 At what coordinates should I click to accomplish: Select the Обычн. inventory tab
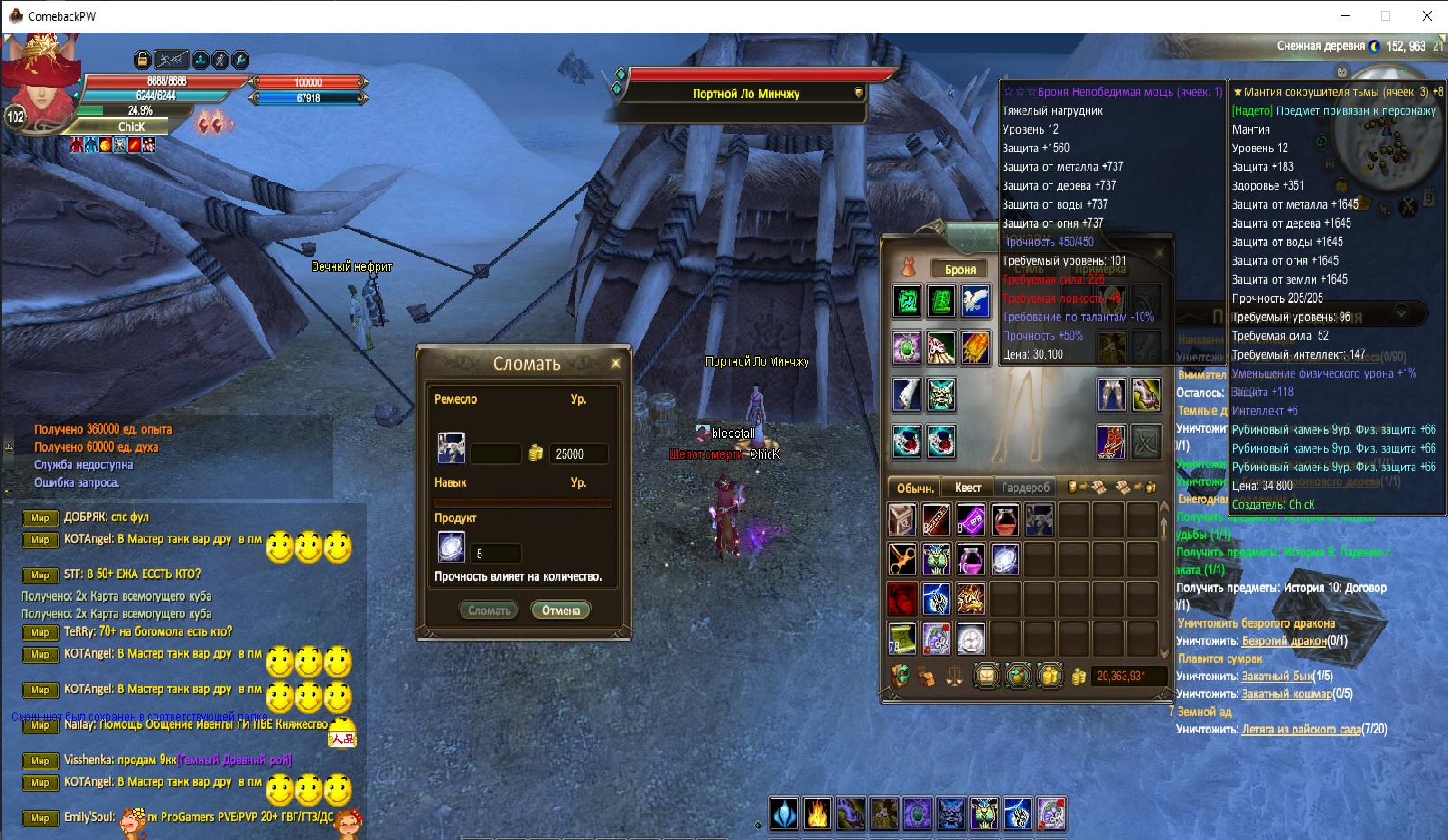point(914,488)
